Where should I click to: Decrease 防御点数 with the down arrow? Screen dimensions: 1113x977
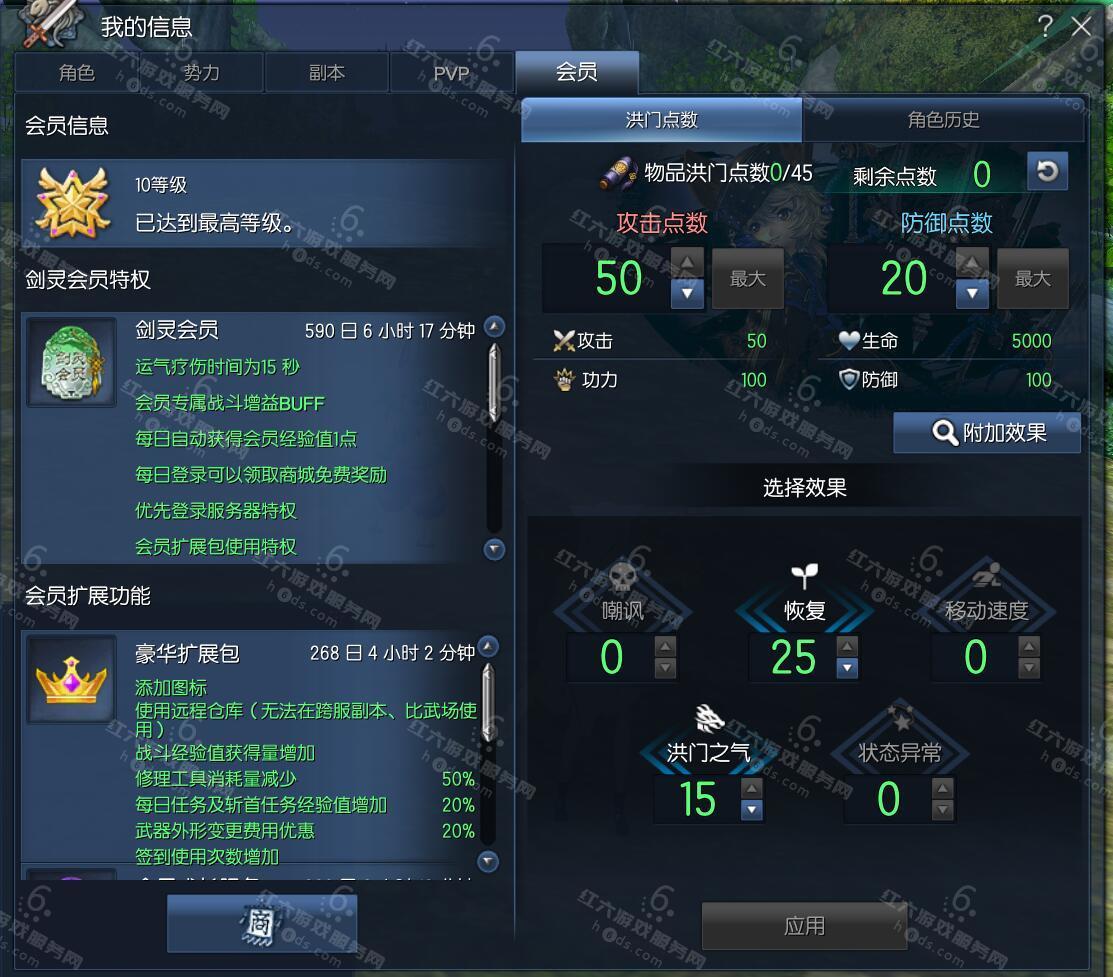[972, 293]
